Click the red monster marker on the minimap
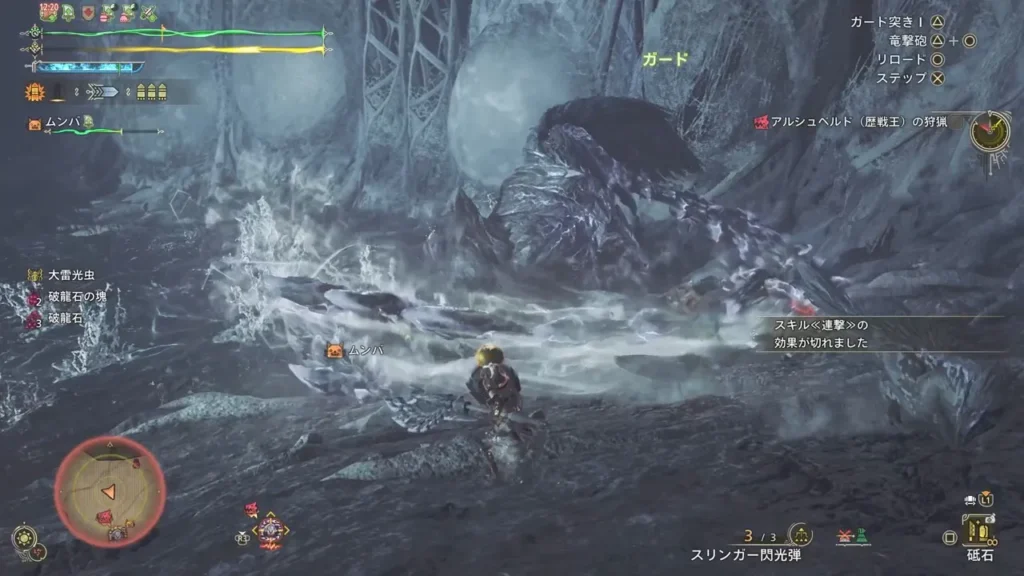This screenshot has height=576, width=1024. (104, 517)
